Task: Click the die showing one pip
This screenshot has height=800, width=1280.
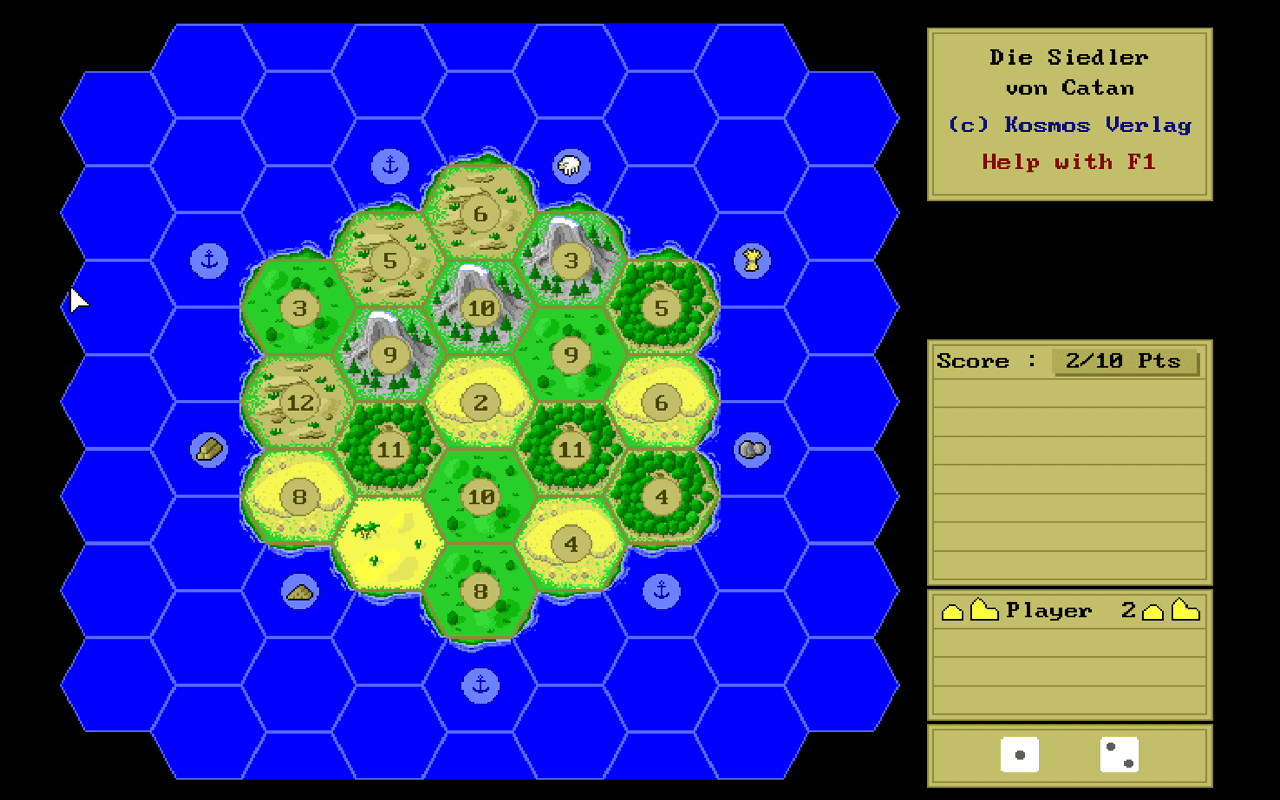Action: 1020,755
